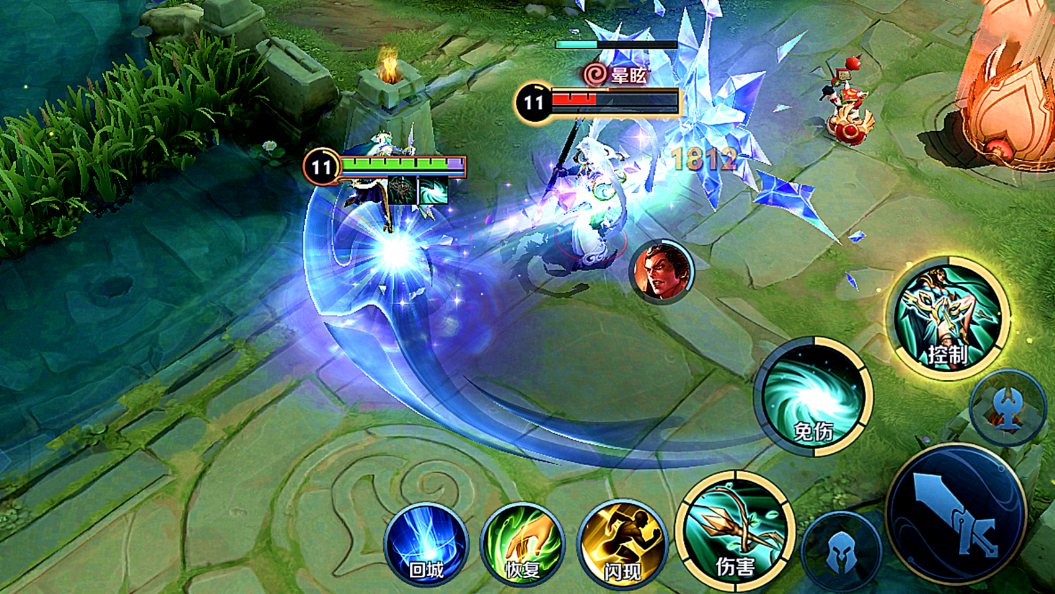This screenshot has height=594, width=1055.
Task: Use the 回城 recall spell
Action: pos(426,544)
